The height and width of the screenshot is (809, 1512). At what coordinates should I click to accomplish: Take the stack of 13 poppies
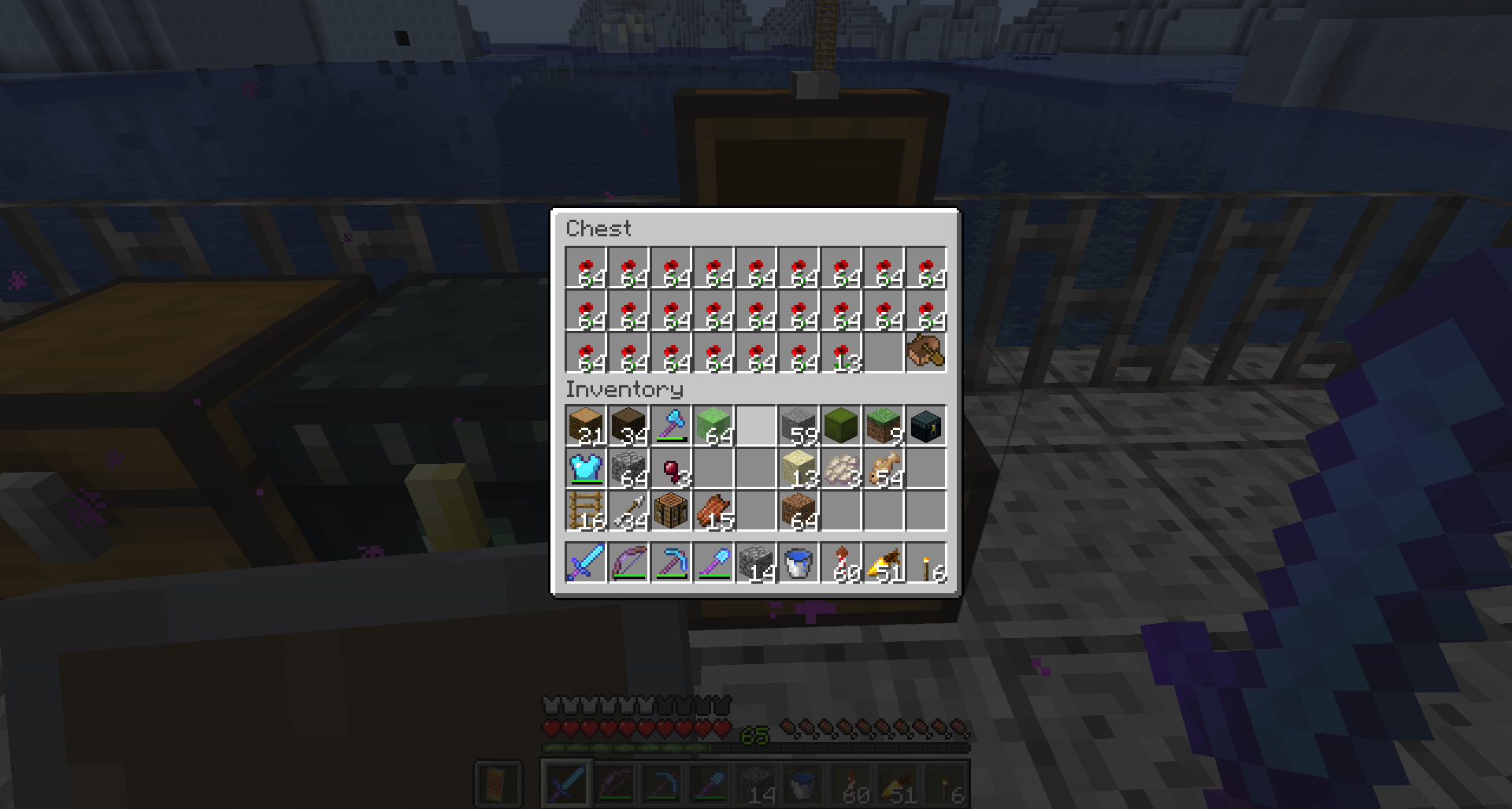click(841, 352)
